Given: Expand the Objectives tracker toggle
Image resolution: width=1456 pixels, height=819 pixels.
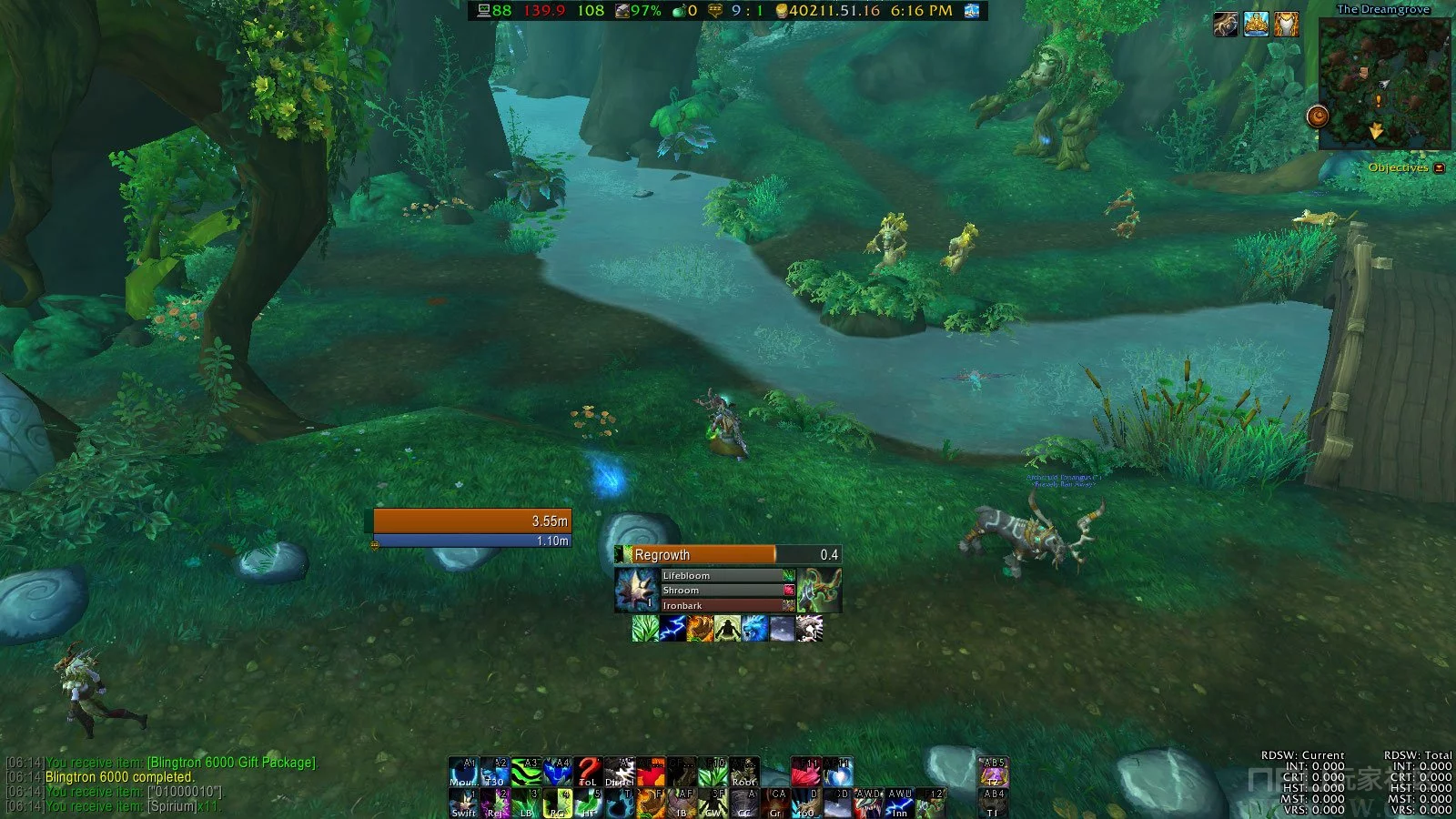Looking at the screenshot, I should pyautogui.click(x=1439, y=168).
